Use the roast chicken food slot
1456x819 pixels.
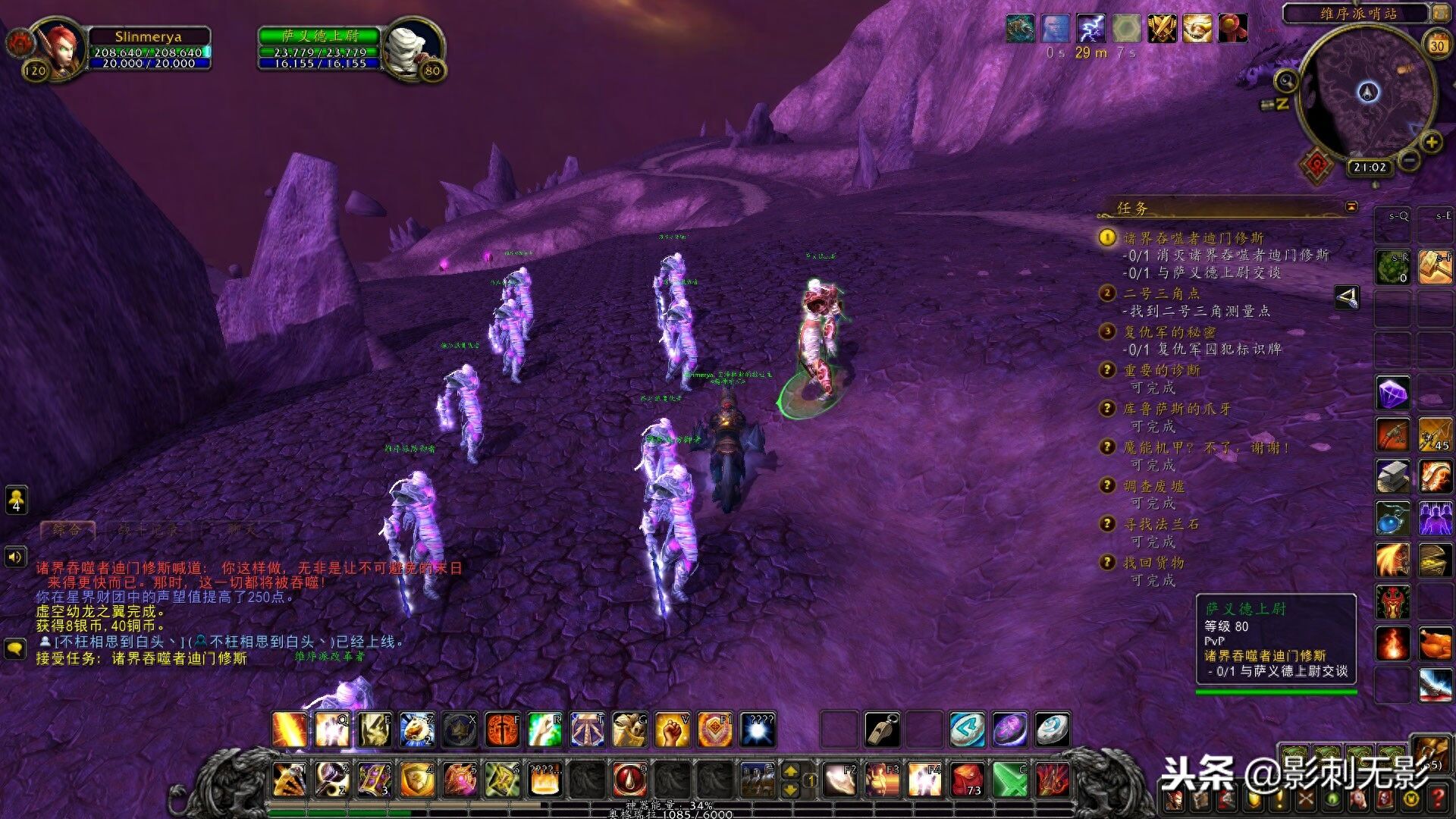coord(1434,644)
